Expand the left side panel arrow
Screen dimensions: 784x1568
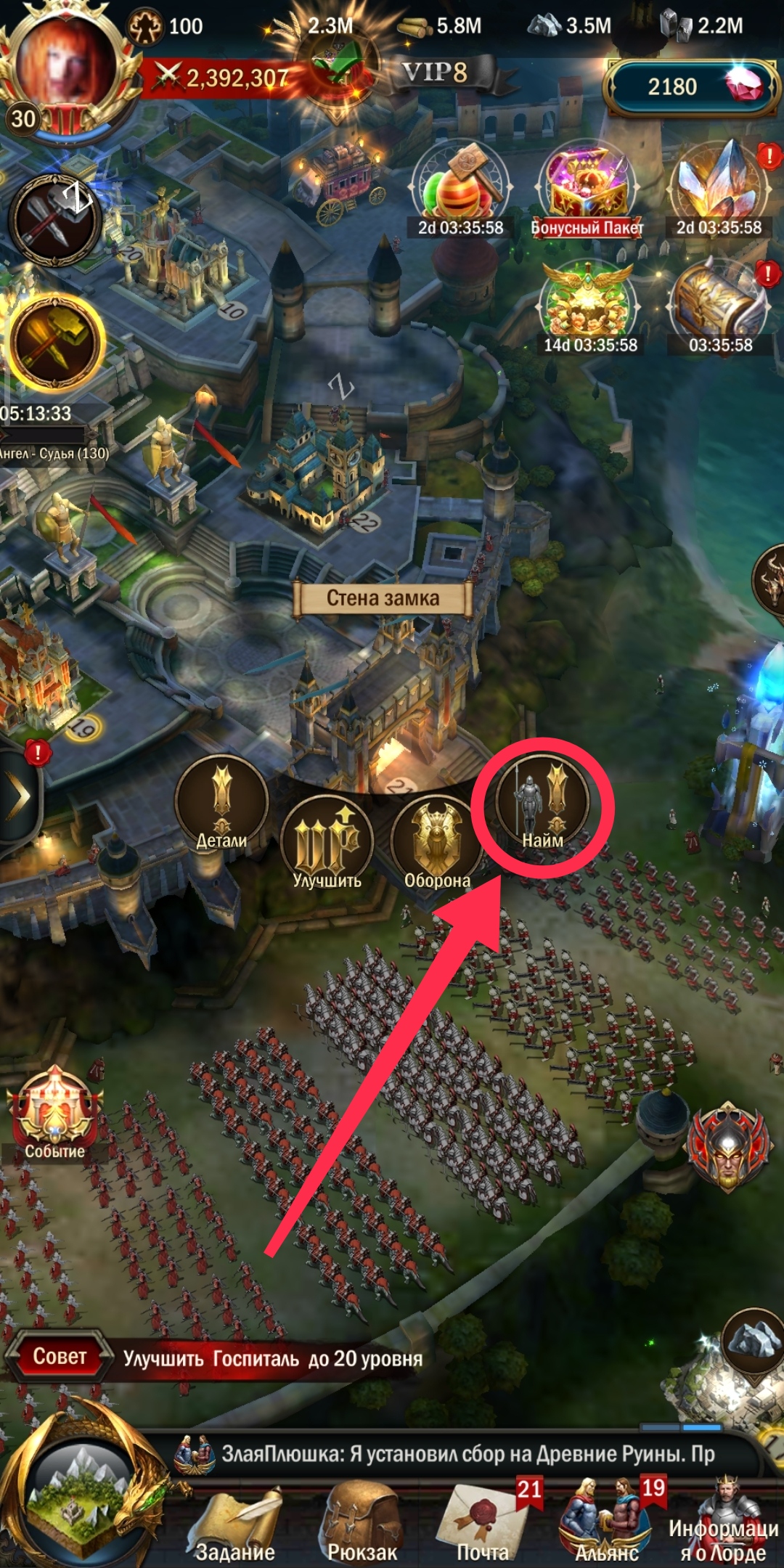18,796
